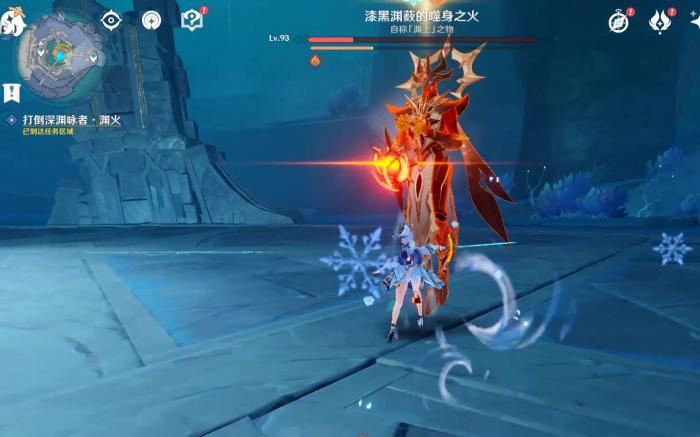This screenshot has height=437, width=700.
Task: Open the compass adventure handbook icon
Action: coord(619,21)
